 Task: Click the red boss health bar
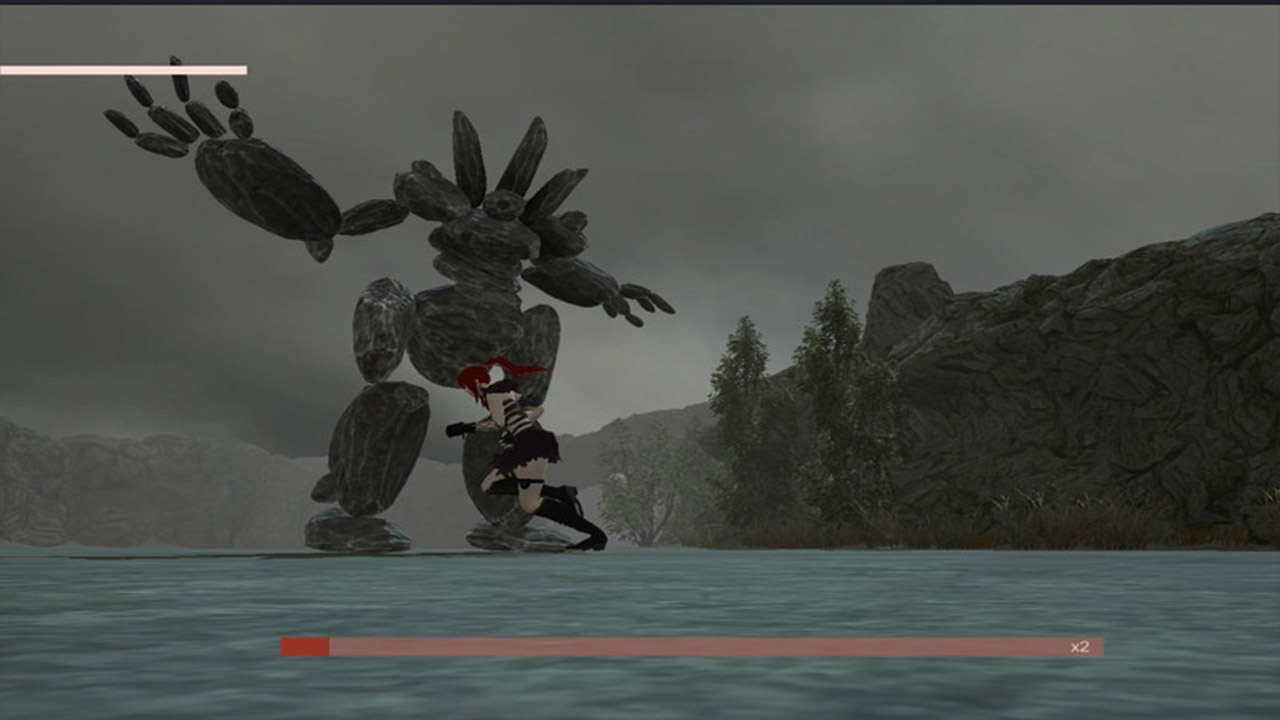(690, 646)
